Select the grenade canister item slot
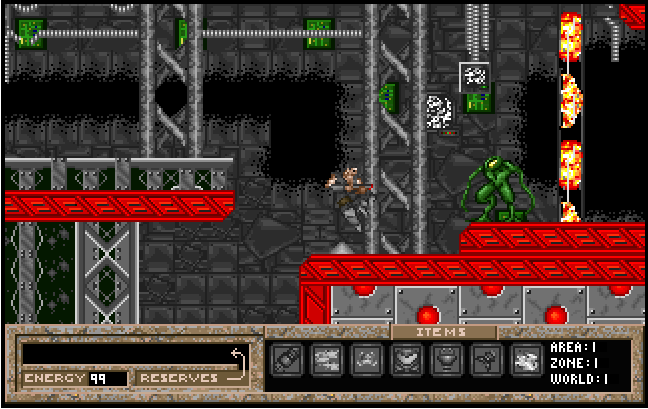 [x=286, y=360]
